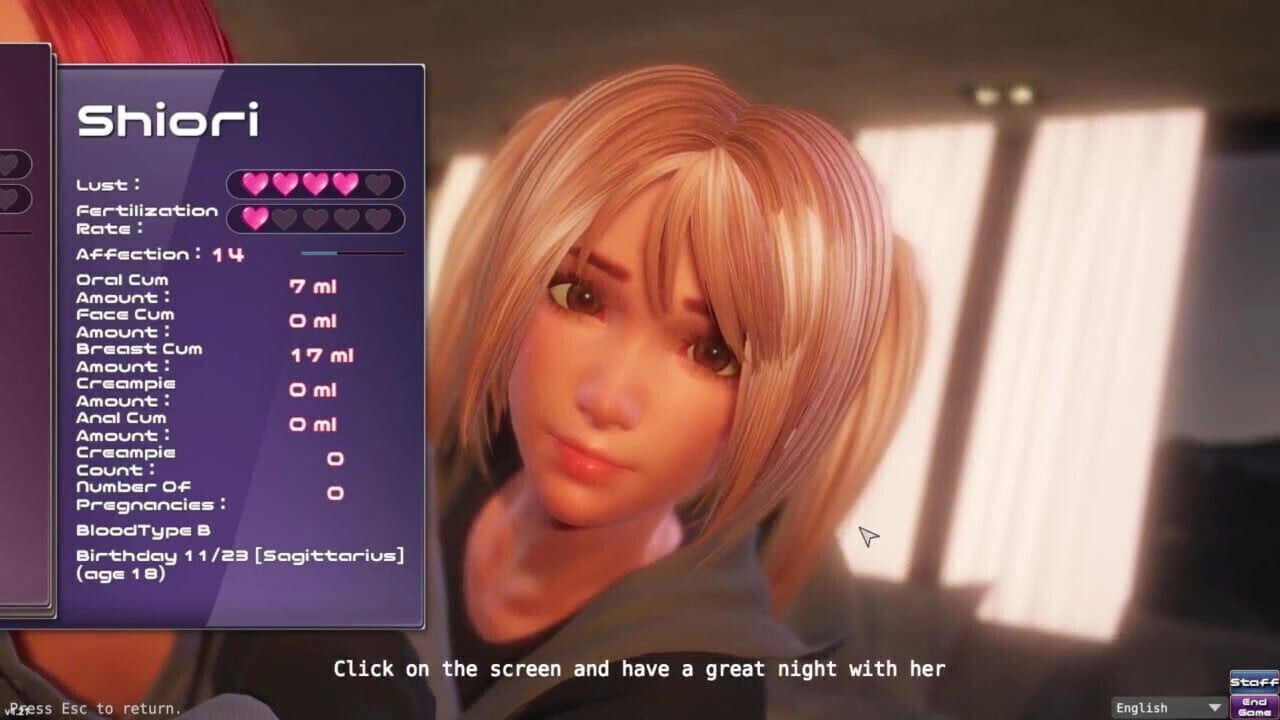Viewport: 1280px width, 720px height.
Task: Click the End Game button
Action: click(x=1254, y=706)
